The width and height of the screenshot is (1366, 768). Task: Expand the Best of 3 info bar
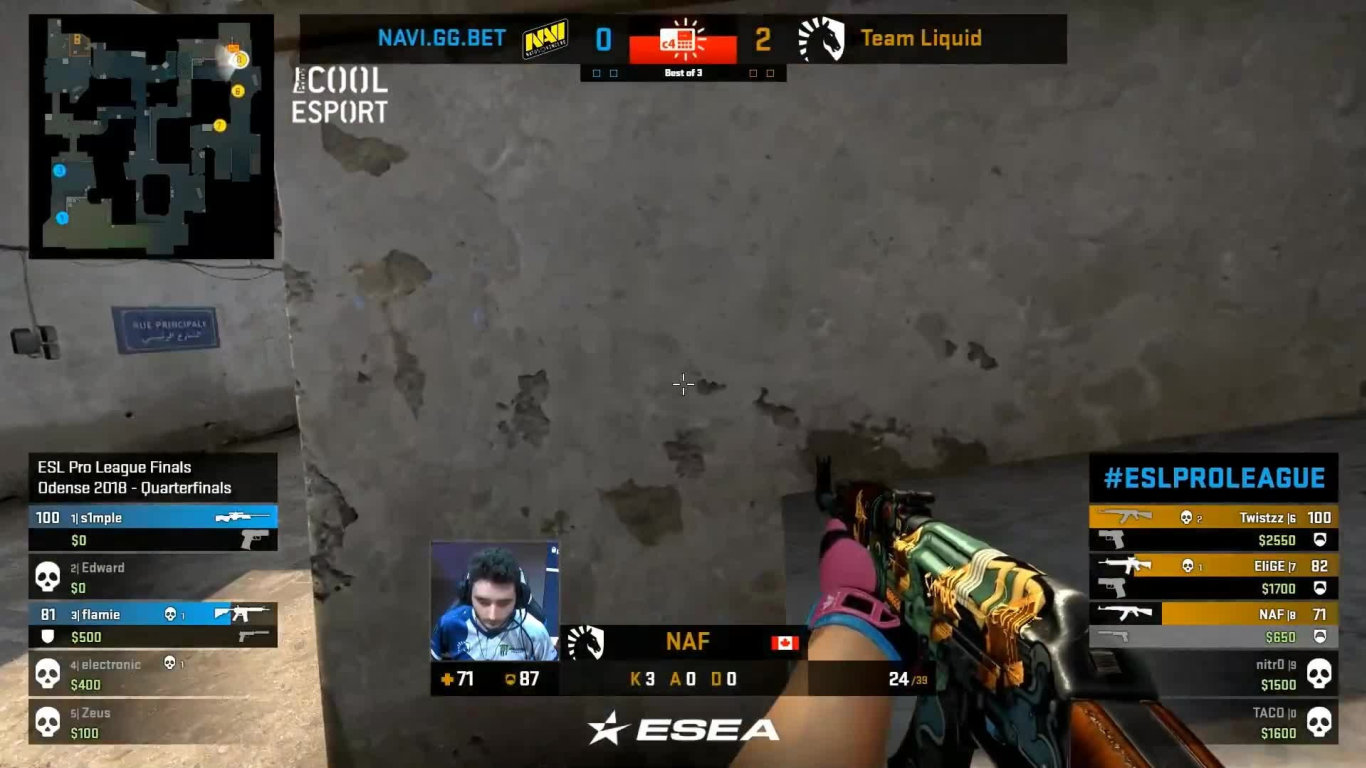[x=683, y=74]
